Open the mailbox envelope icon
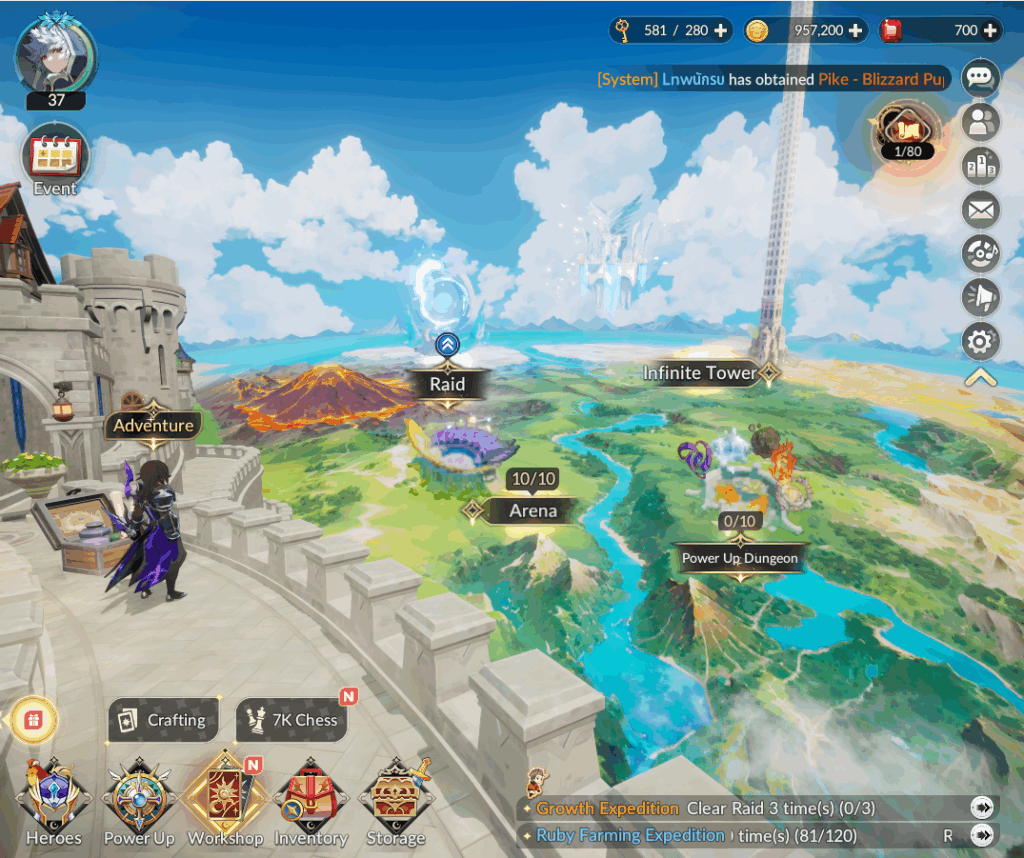1024x858 pixels. pyautogui.click(x=980, y=210)
